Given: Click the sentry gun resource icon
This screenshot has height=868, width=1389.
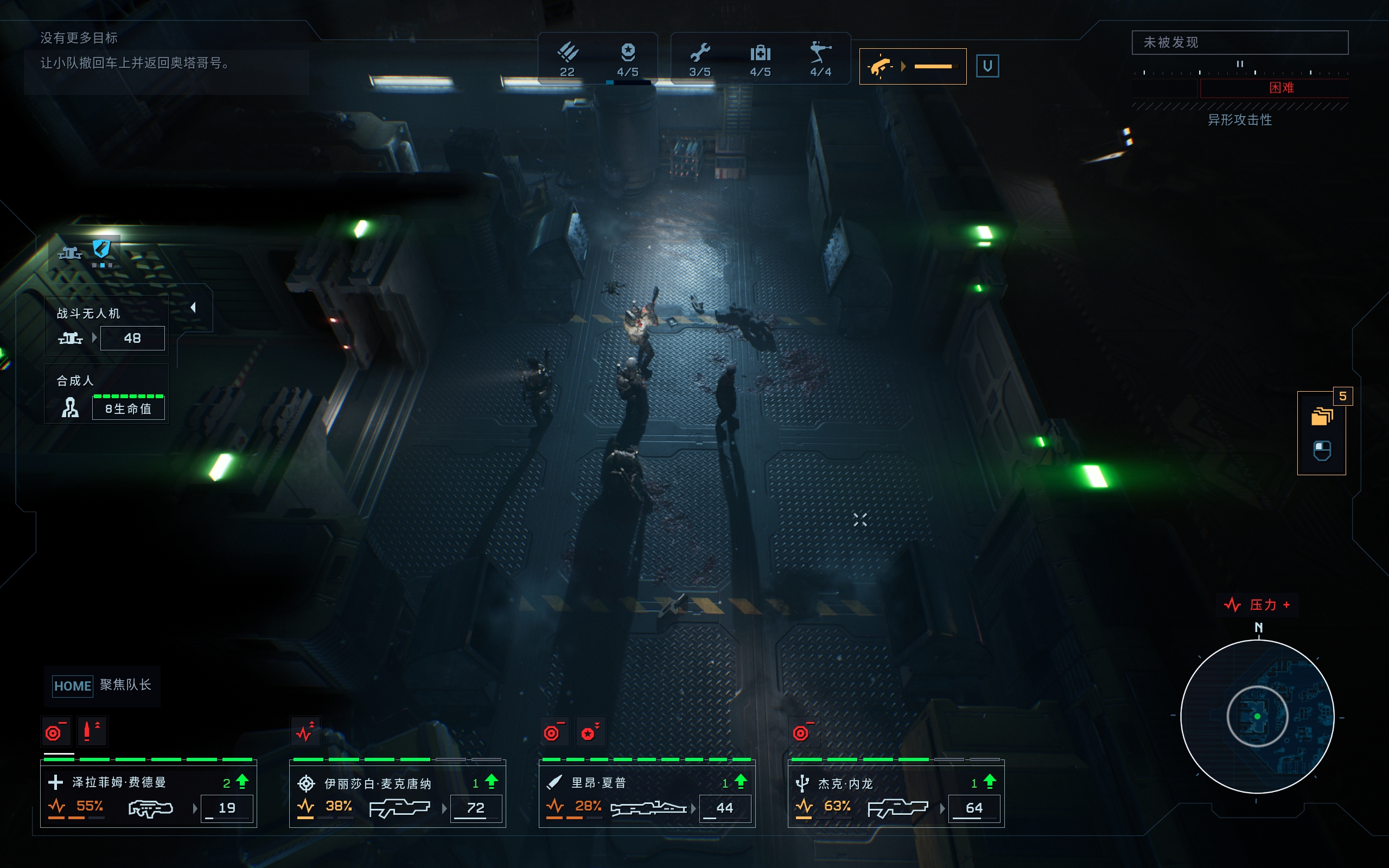Looking at the screenshot, I should pos(820,53).
